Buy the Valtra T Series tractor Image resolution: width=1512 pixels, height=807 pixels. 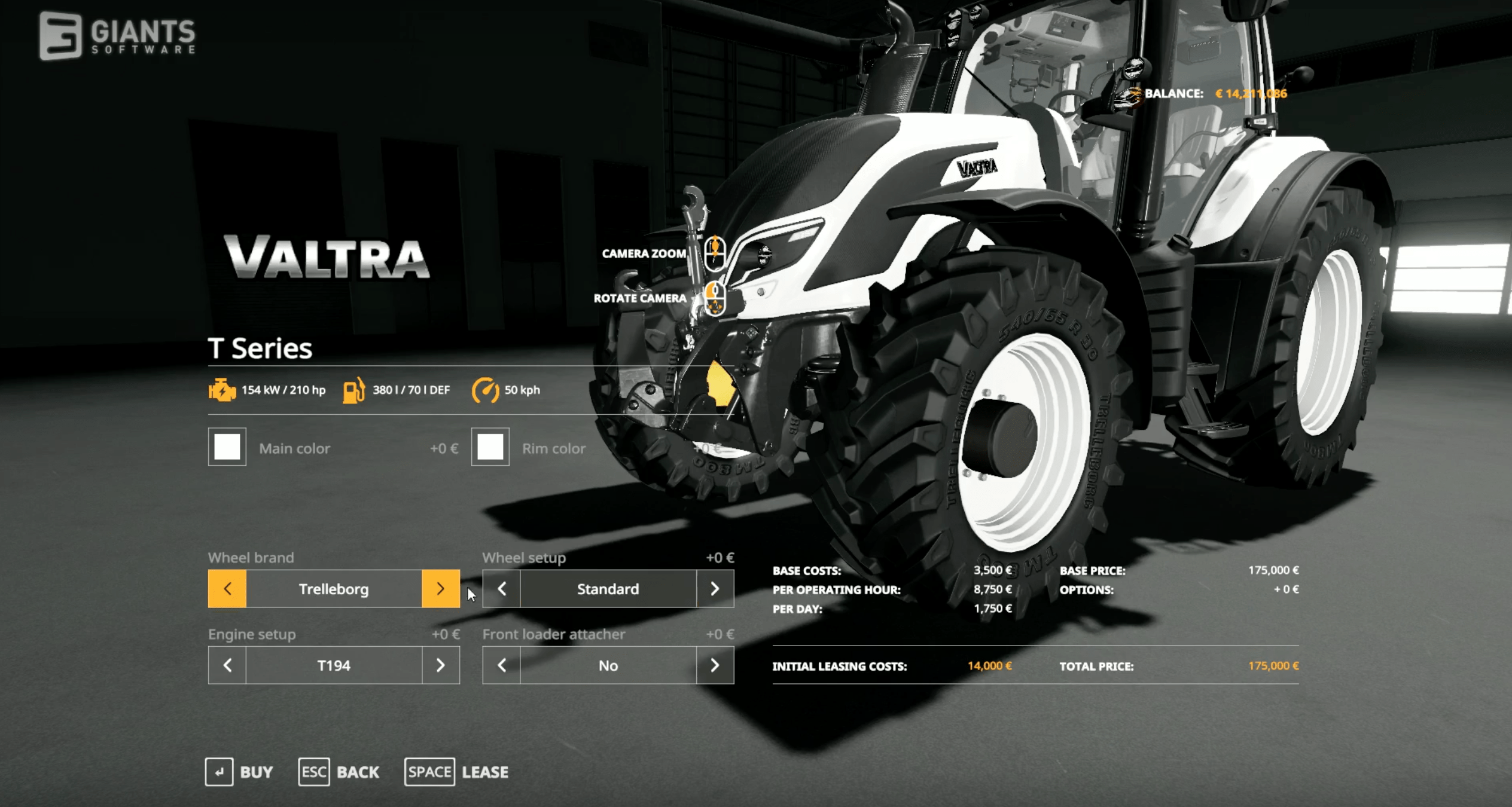pos(239,772)
